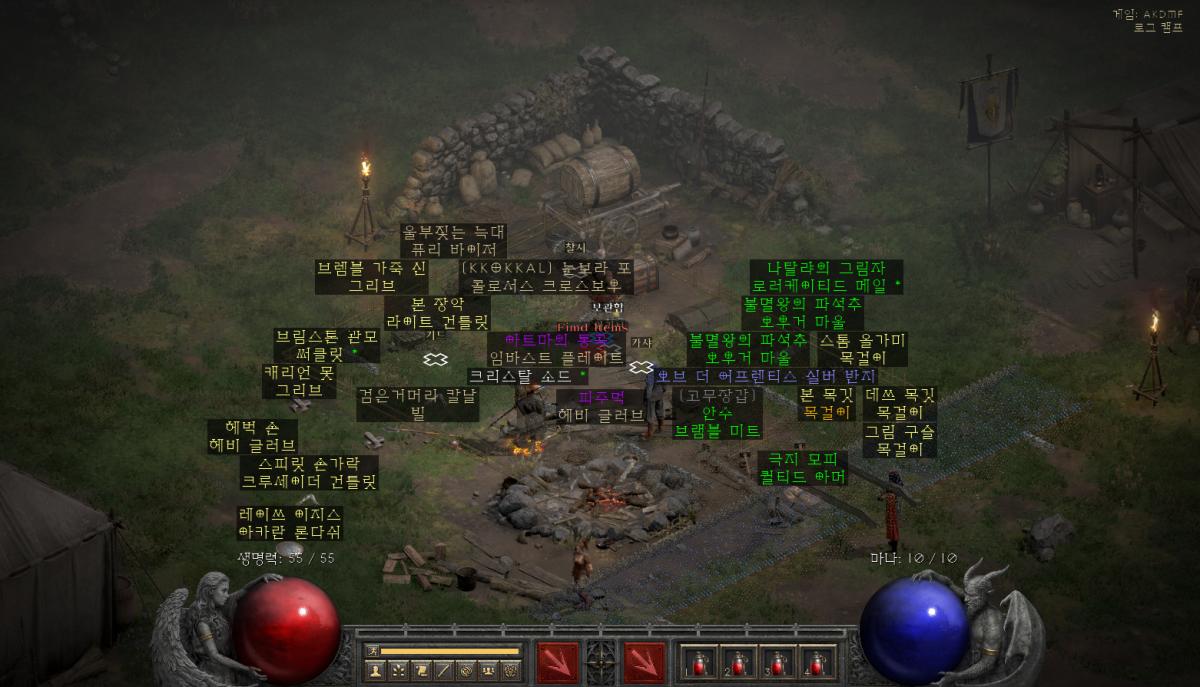1200x687 pixels.
Task: Use the health potion in belt slot 1
Action: click(698, 661)
